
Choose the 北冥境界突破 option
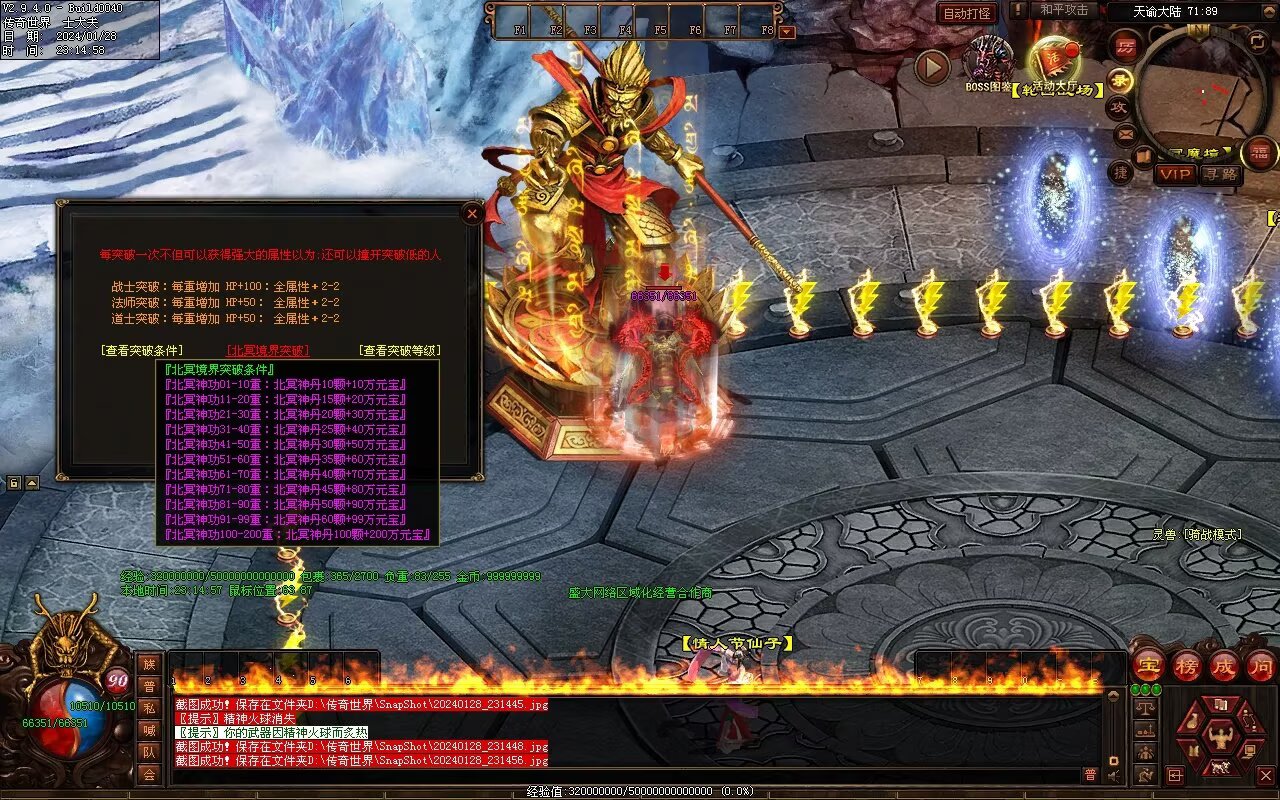[268, 351]
